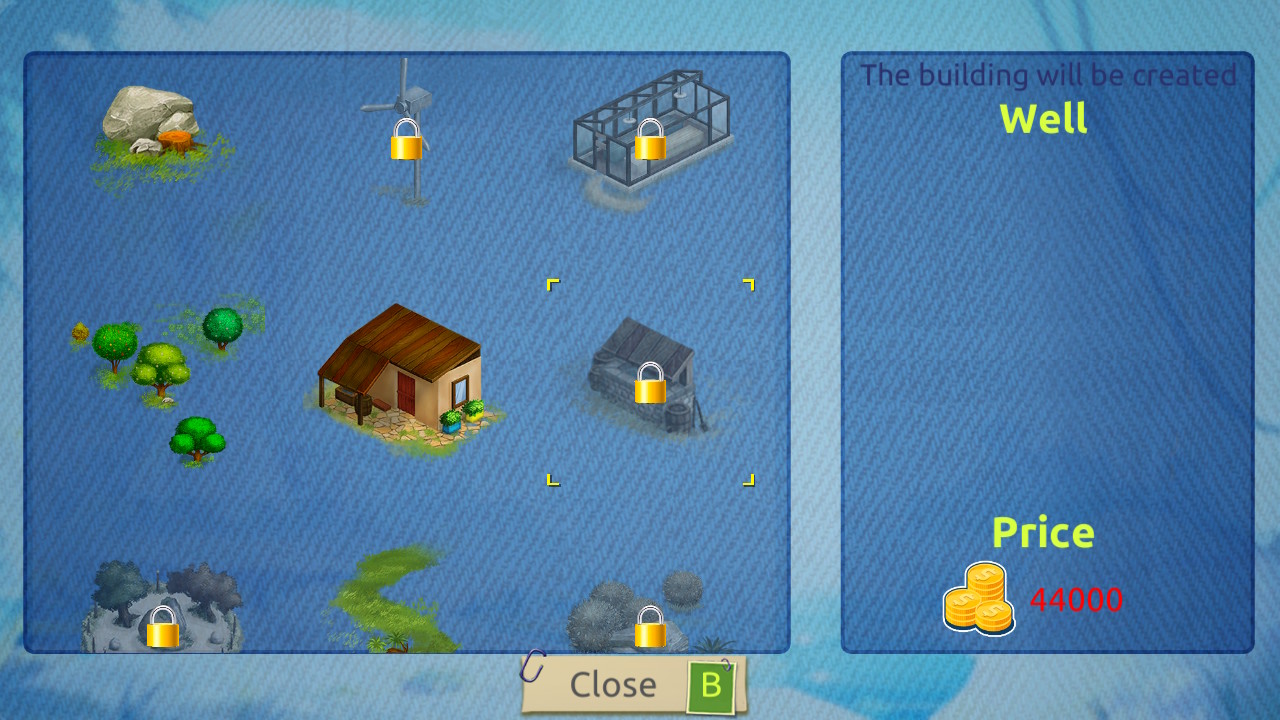Click the padlock on the Well
The width and height of the screenshot is (1280, 720).
tap(649, 384)
